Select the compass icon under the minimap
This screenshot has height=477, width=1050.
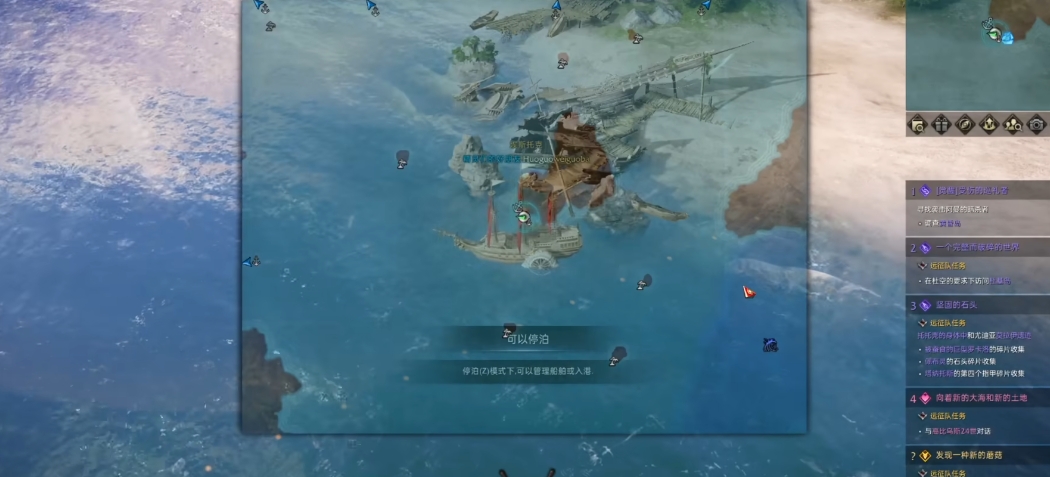(x=965, y=125)
